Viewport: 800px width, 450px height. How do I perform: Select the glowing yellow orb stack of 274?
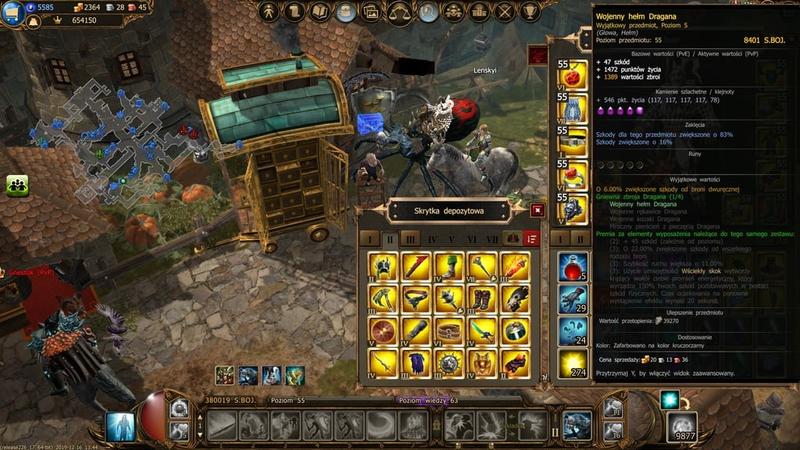(x=574, y=362)
